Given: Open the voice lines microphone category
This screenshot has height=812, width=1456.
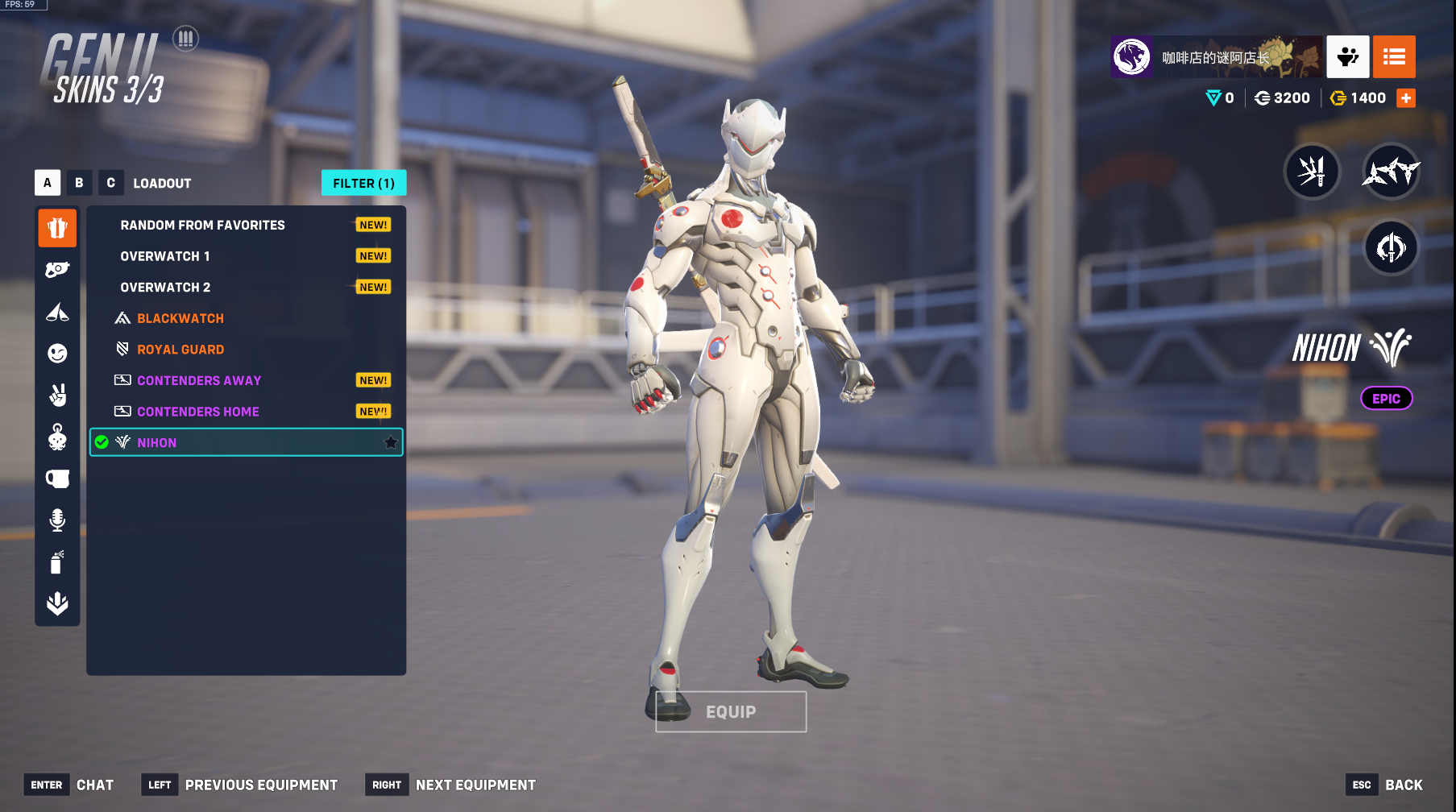Looking at the screenshot, I should coord(57,520).
